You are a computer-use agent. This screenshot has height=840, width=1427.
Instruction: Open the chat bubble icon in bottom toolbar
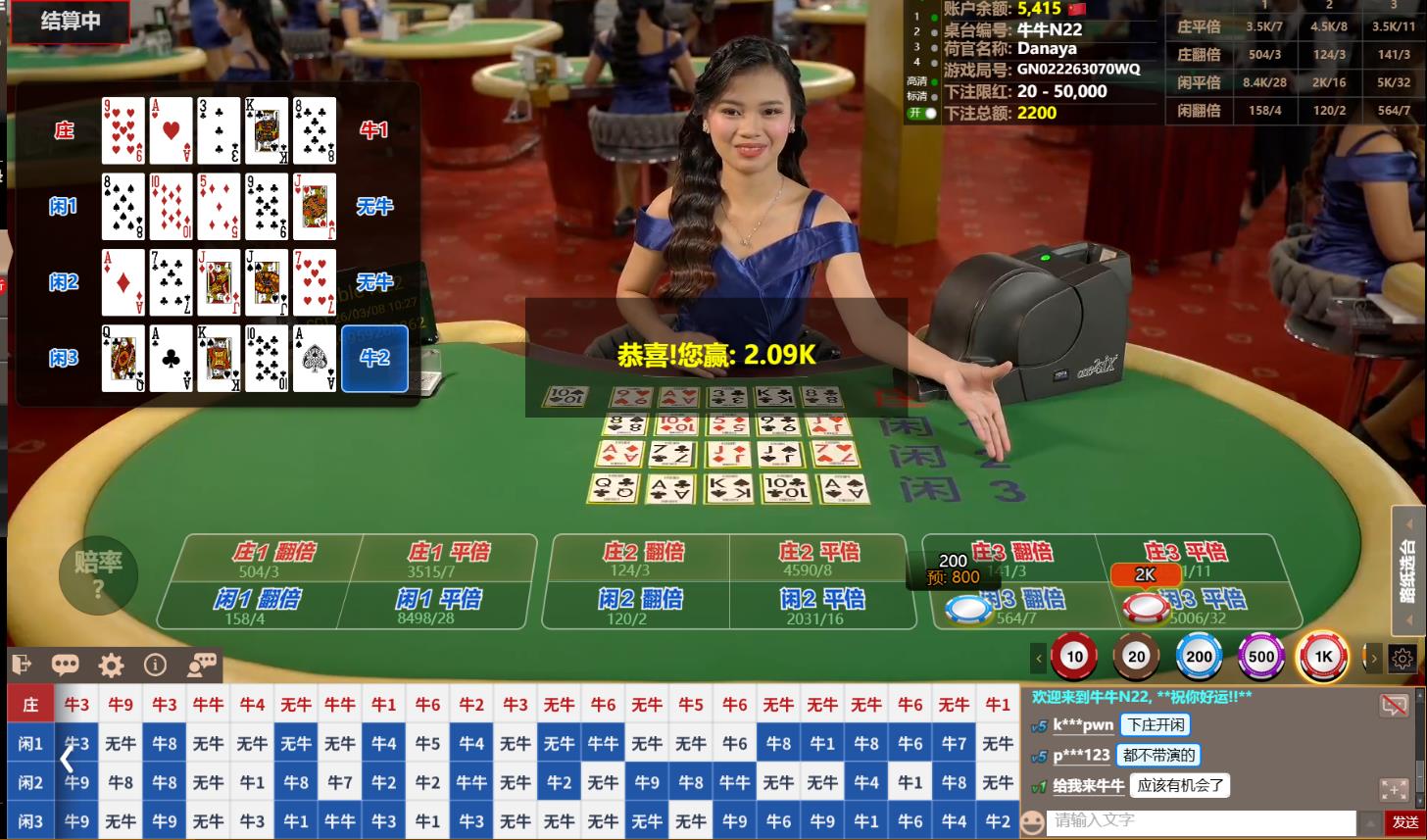click(66, 665)
